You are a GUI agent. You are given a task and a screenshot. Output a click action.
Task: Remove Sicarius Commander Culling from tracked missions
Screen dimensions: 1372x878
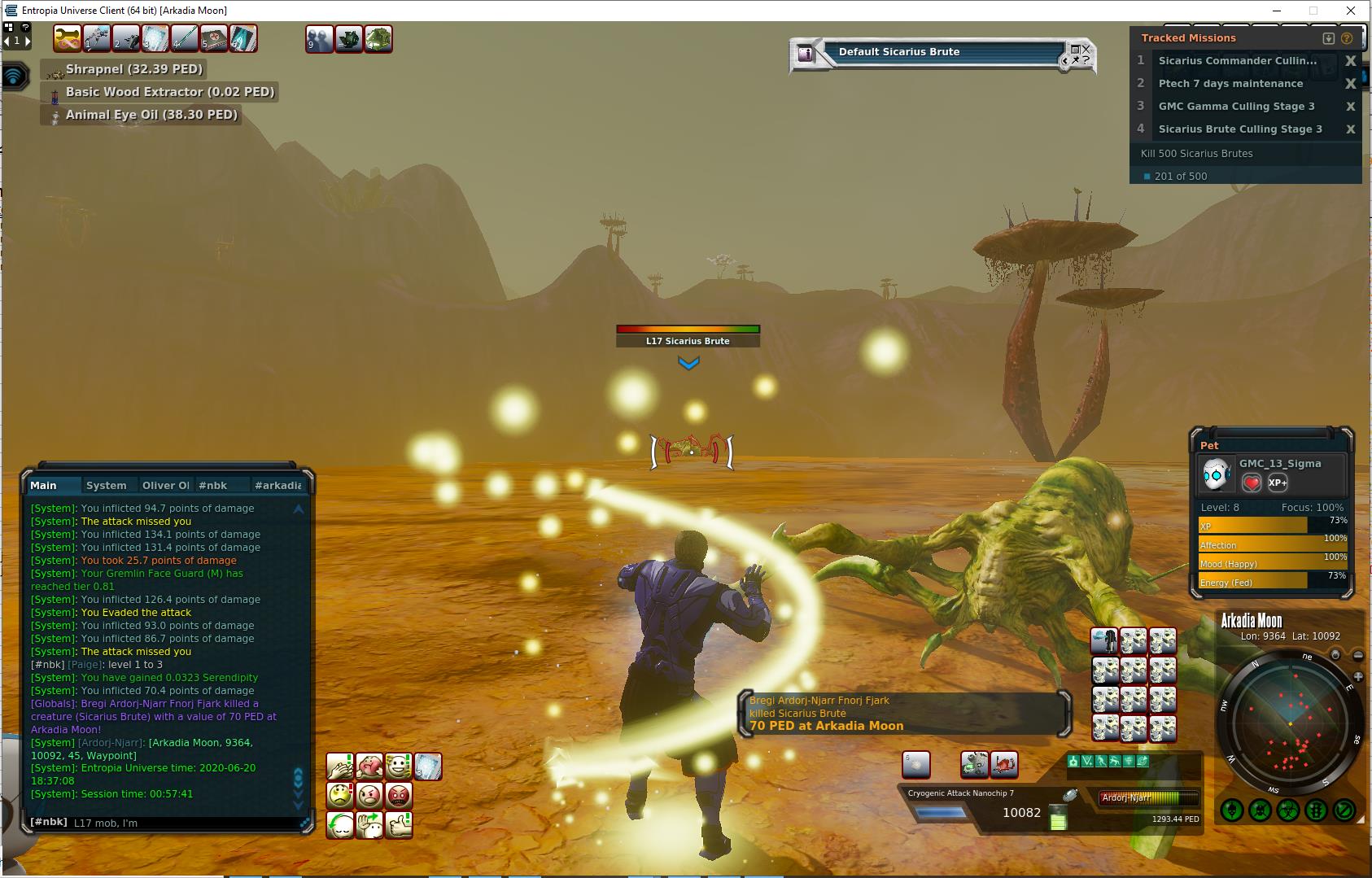[x=1350, y=61]
